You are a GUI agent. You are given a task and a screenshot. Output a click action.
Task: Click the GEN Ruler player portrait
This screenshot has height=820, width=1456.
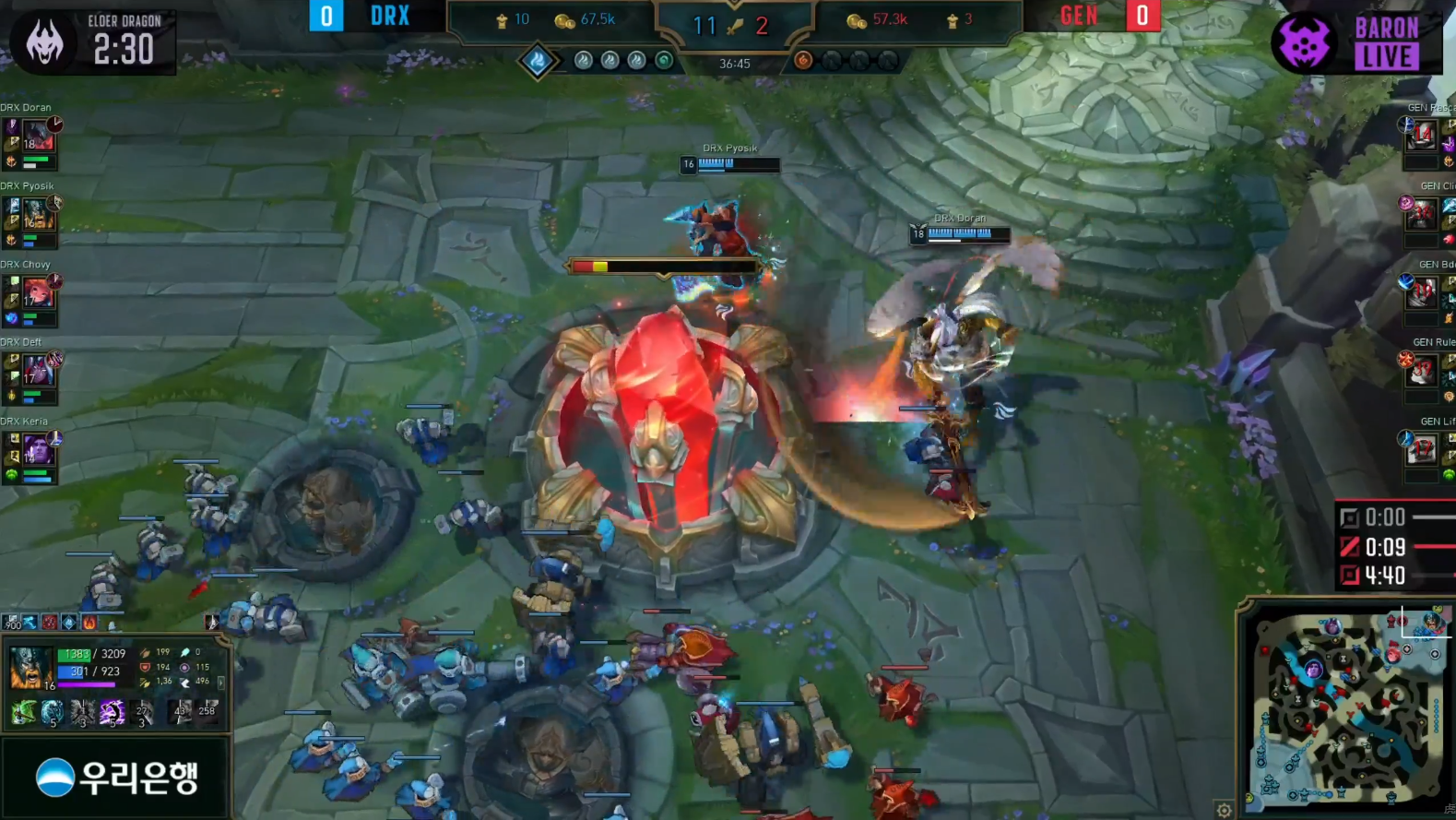coord(1421,372)
